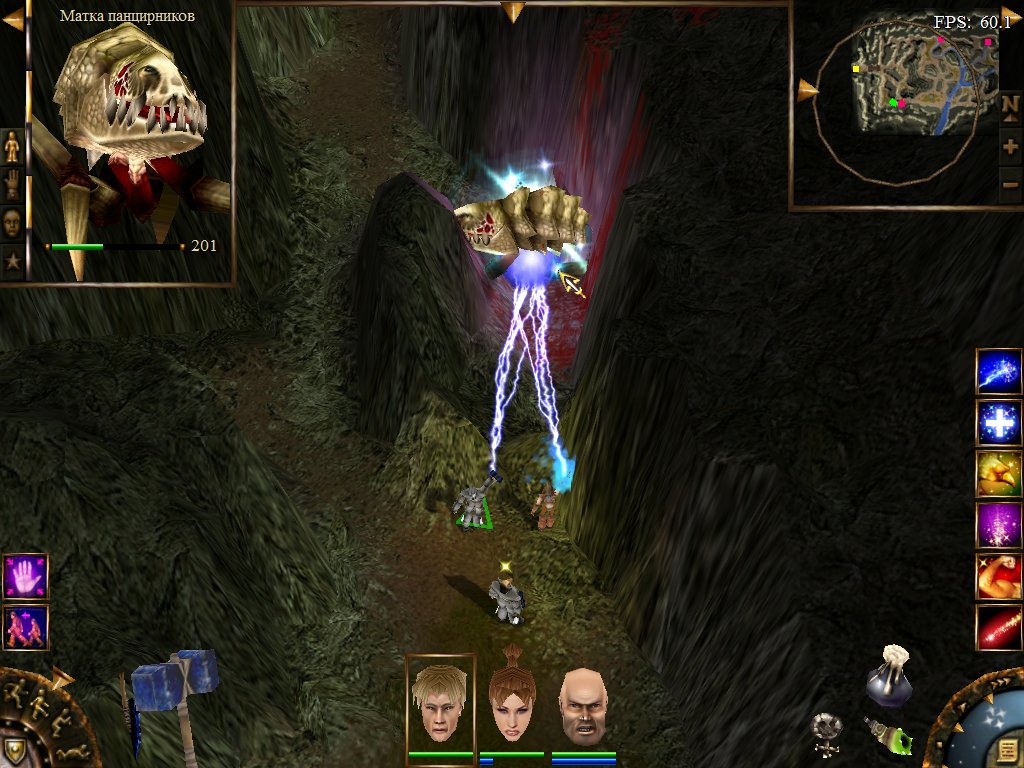Cast the blue lightning spell icon
Image resolution: width=1024 pixels, height=768 pixels.
click(999, 372)
